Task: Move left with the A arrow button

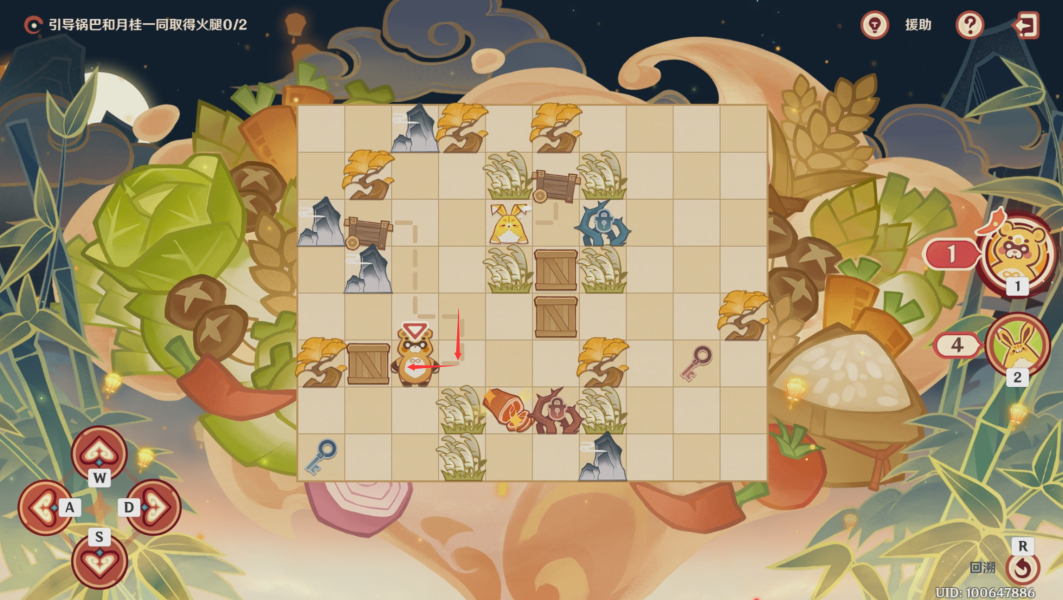Action: click(46, 507)
